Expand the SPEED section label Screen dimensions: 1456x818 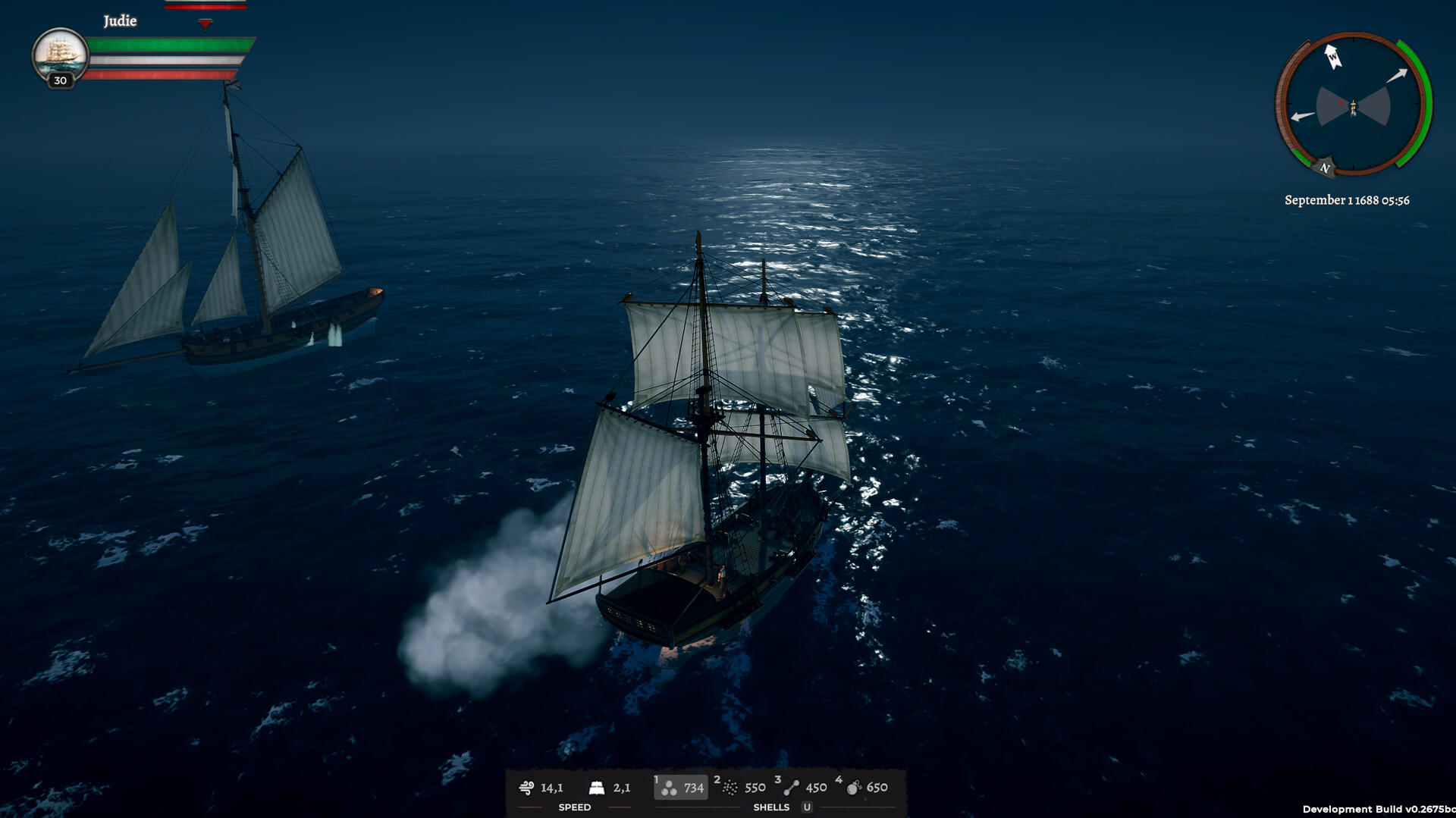click(x=575, y=807)
